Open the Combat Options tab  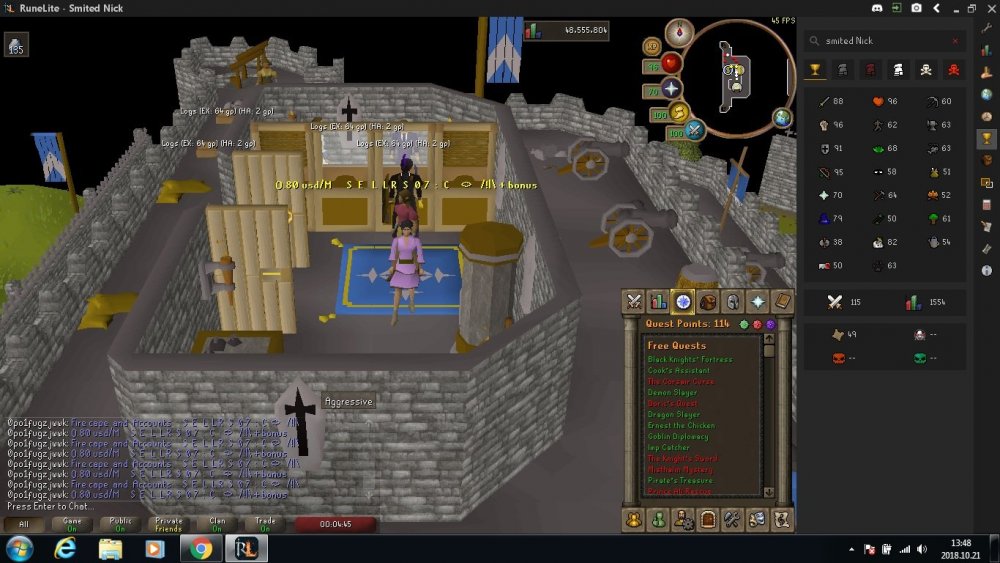(633, 301)
